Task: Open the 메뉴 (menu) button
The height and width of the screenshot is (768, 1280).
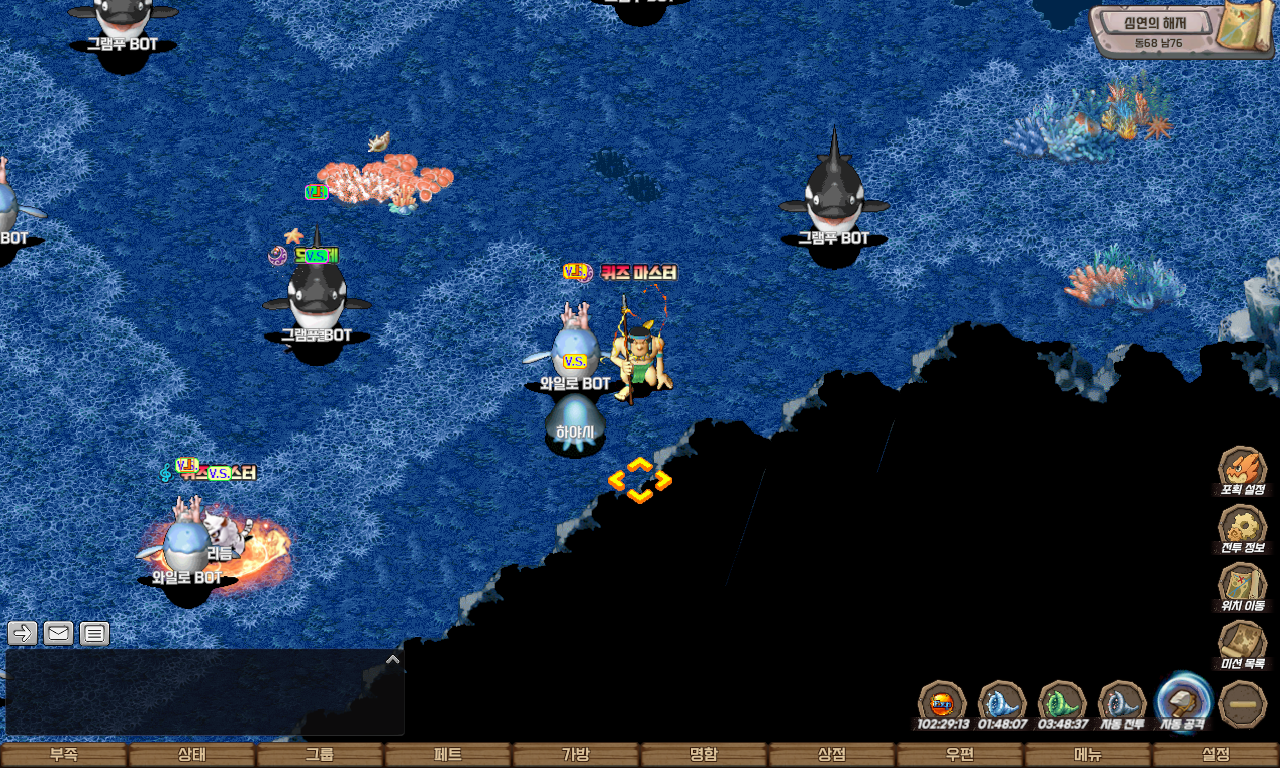Action: pos(1088,755)
